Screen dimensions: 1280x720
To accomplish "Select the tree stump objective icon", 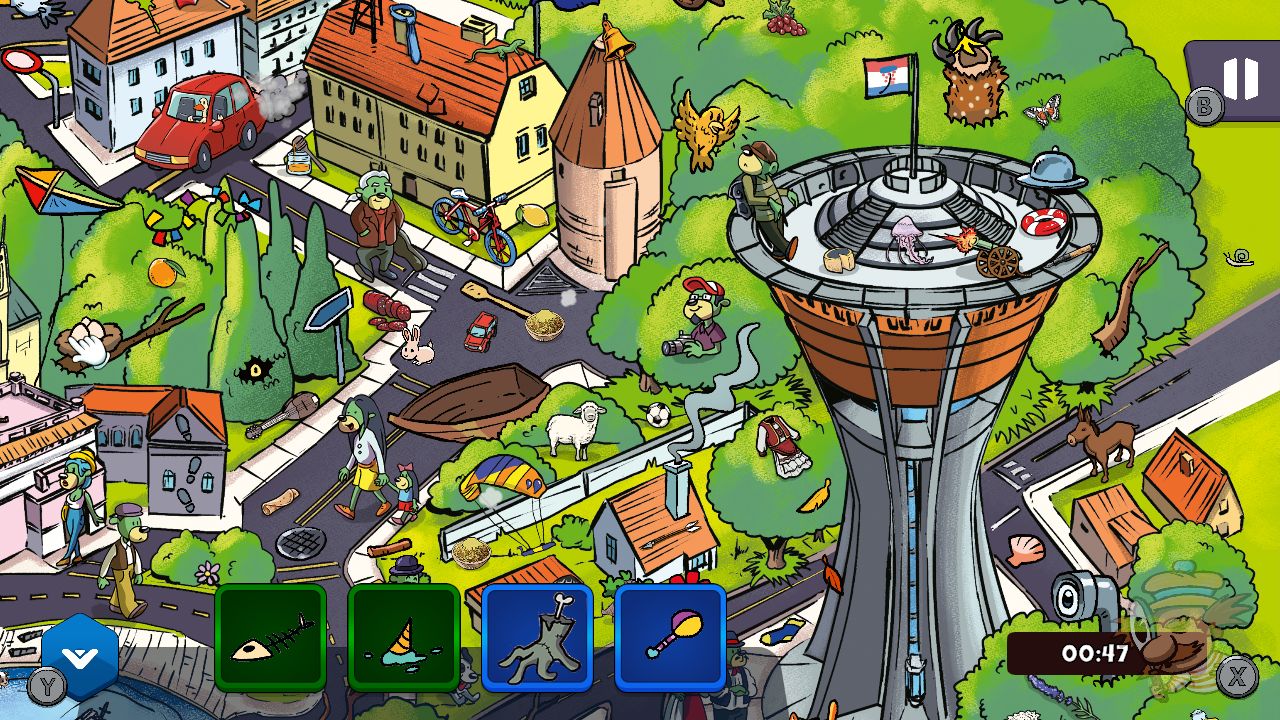I will pyautogui.click(x=537, y=642).
